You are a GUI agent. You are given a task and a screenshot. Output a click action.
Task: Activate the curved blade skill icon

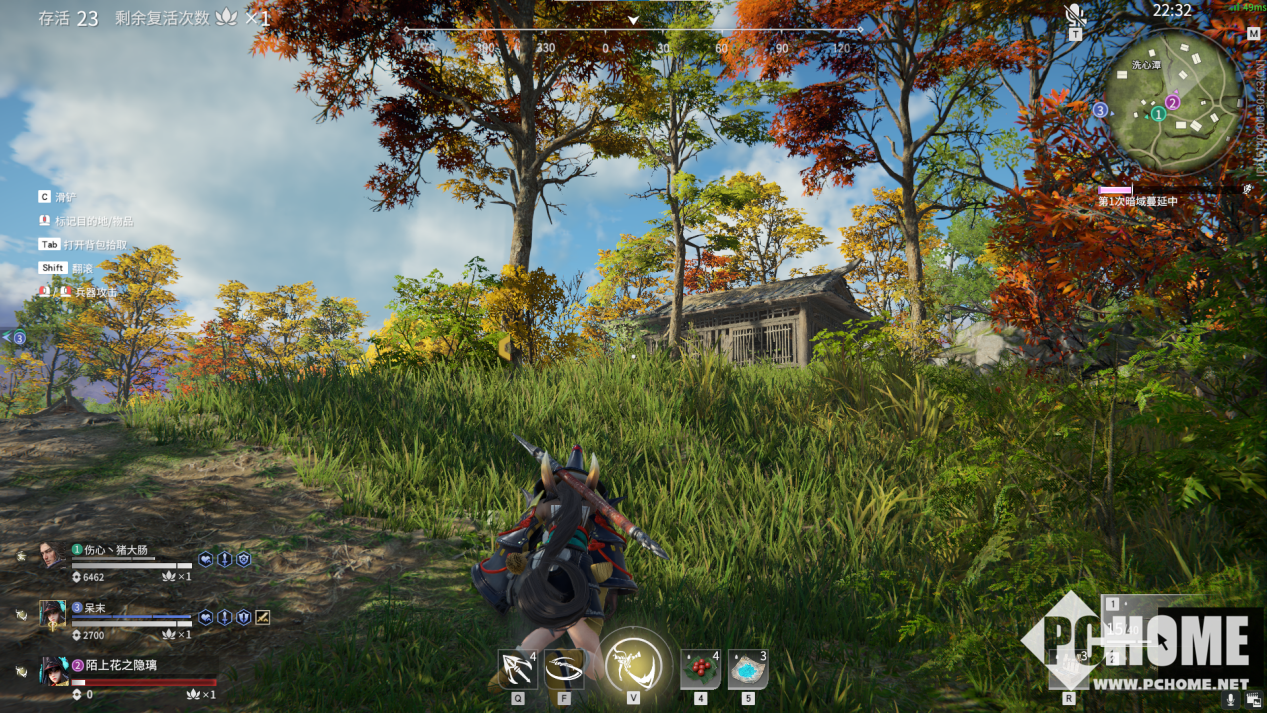pos(563,669)
